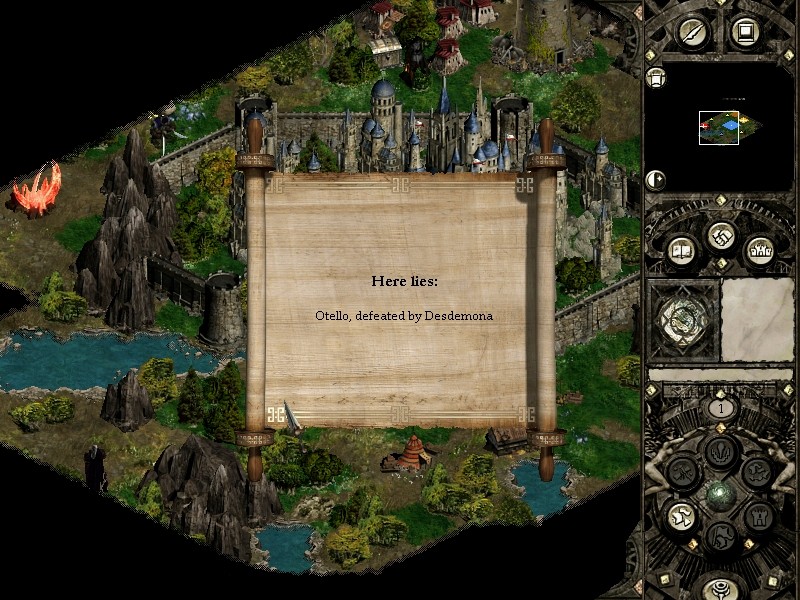Select the tower icon in the wheel
Image resolution: width=800 pixels, height=600 pixels.
(x=757, y=515)
